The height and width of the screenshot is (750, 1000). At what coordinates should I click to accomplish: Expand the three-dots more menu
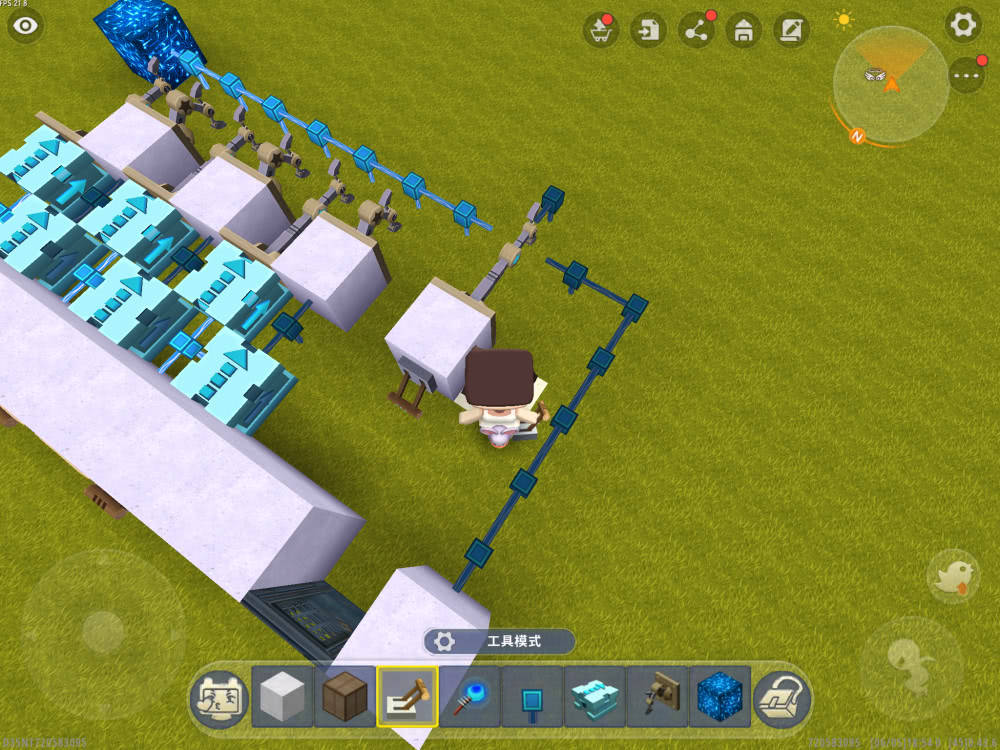click(966, 75)
